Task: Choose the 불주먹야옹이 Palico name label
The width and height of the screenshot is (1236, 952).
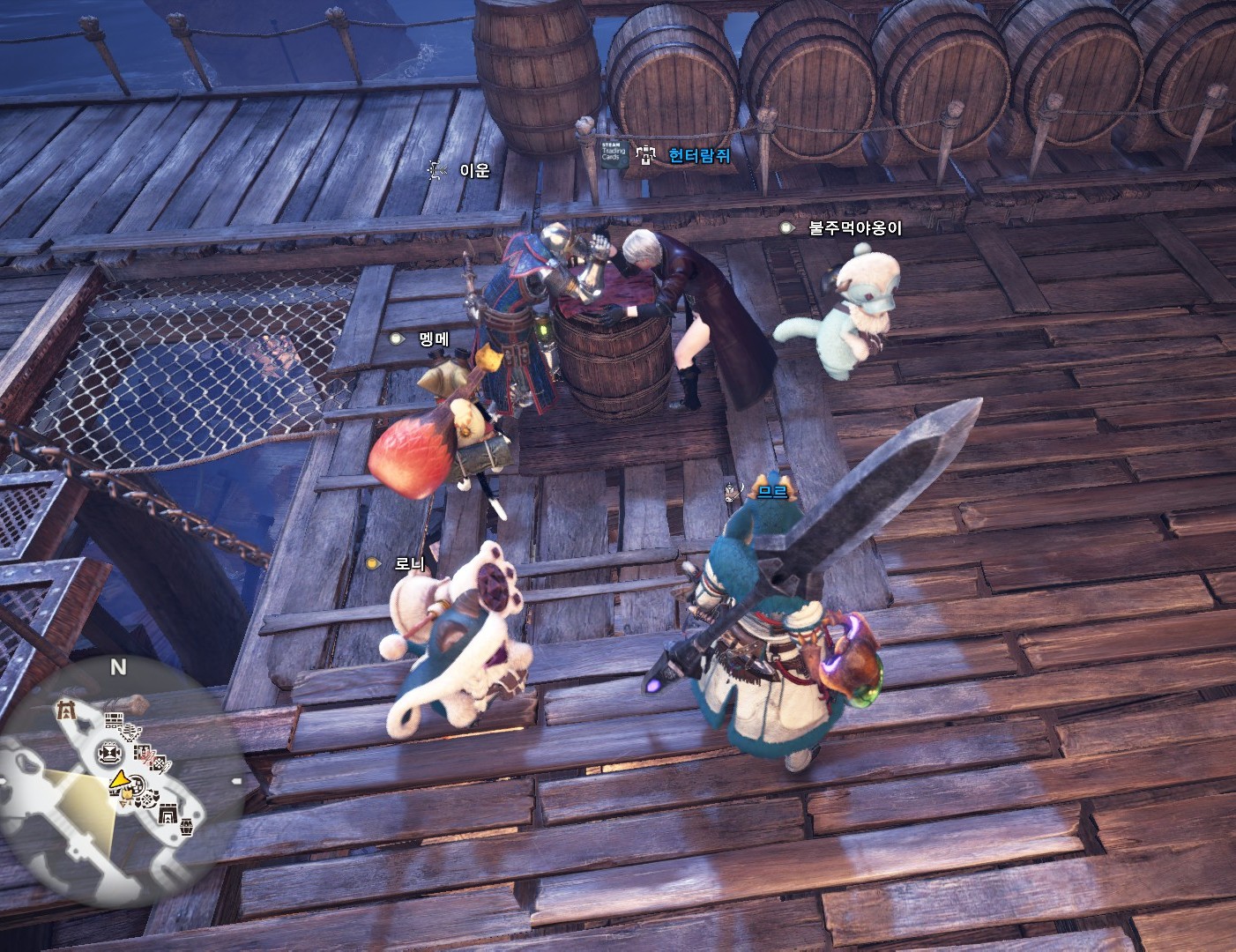Action: coord(855,227)
